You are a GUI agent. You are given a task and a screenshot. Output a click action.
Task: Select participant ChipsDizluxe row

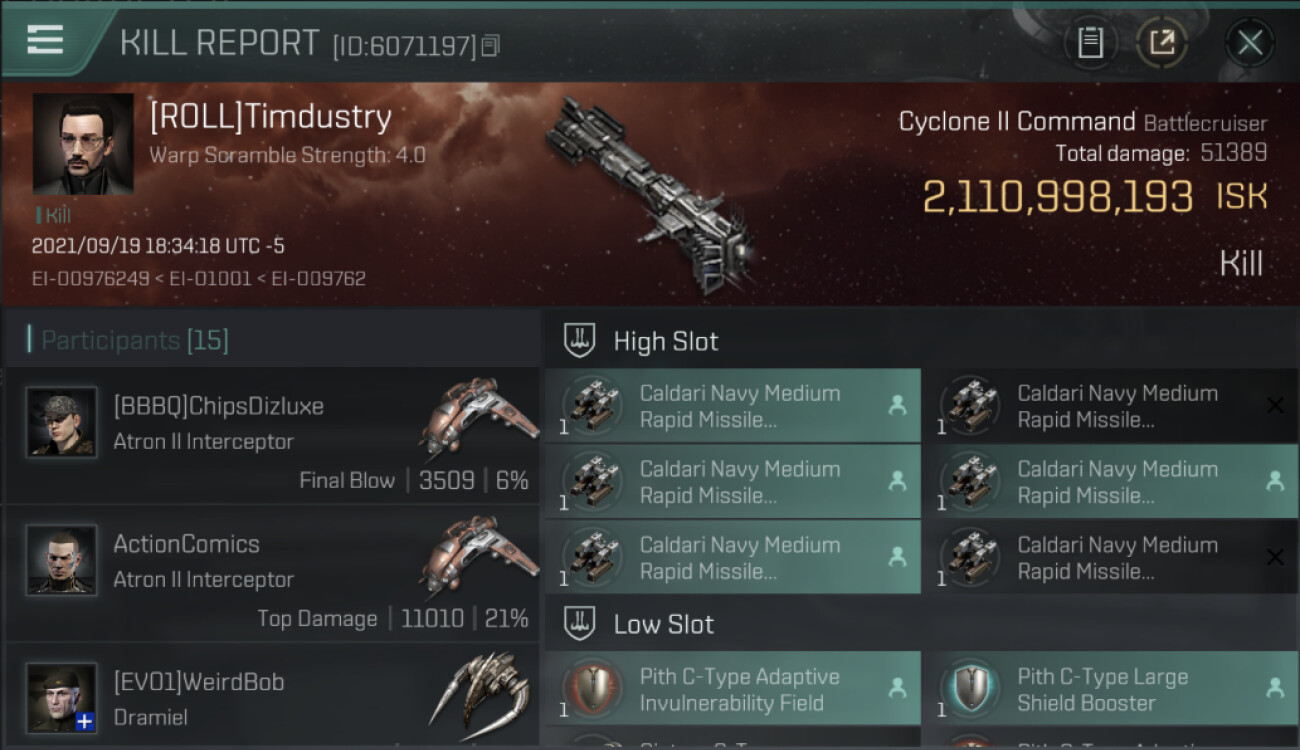click(272, 436)
